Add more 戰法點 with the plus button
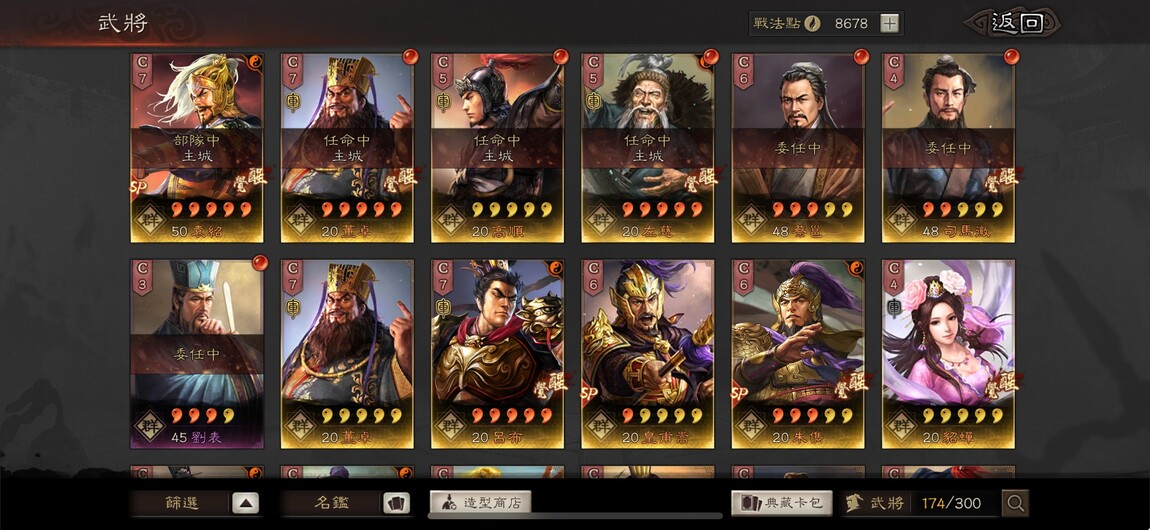The width and height of the screenshot is (1150, 530). 889,24
